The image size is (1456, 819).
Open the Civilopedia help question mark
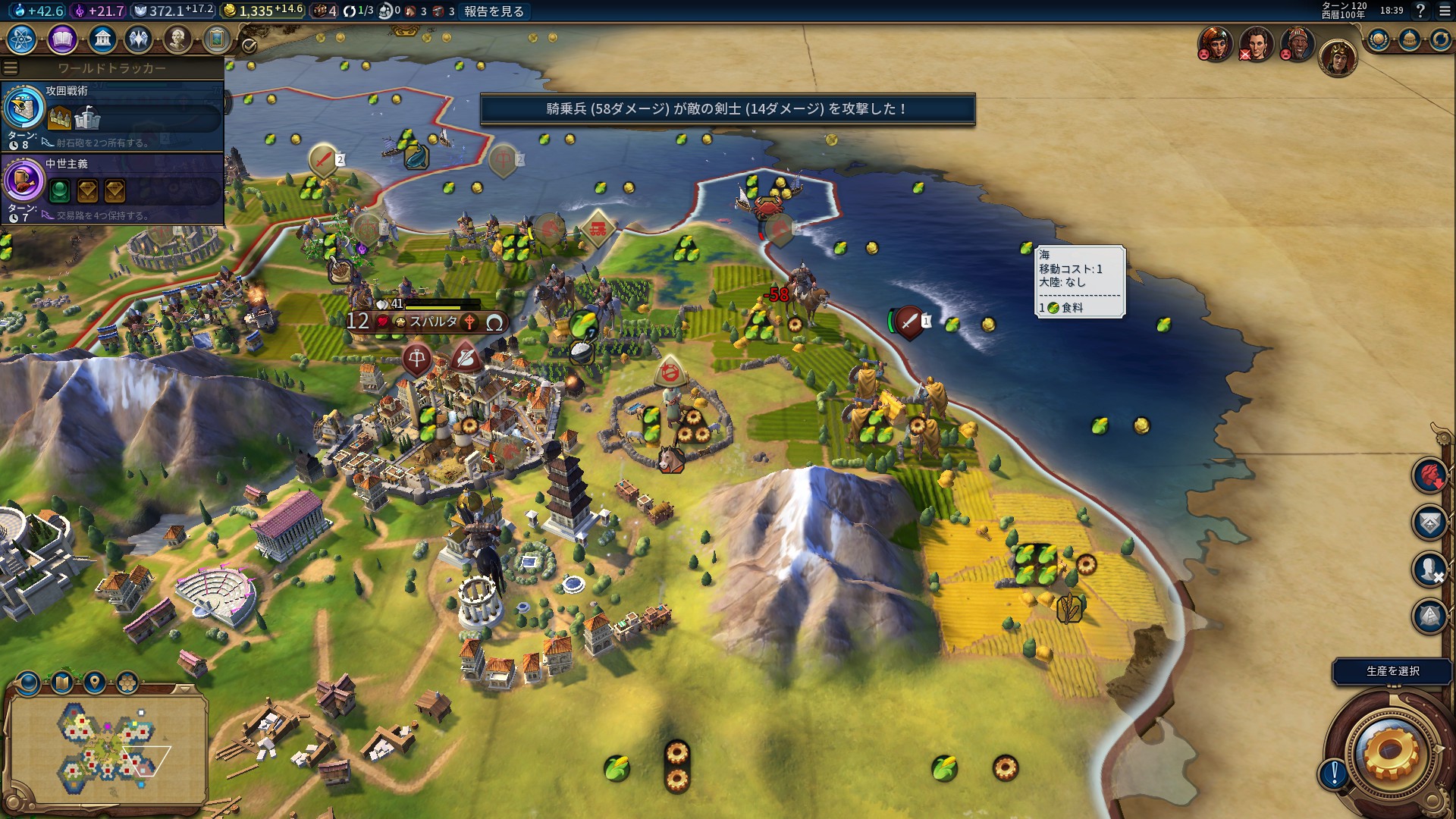[1421, 11]
